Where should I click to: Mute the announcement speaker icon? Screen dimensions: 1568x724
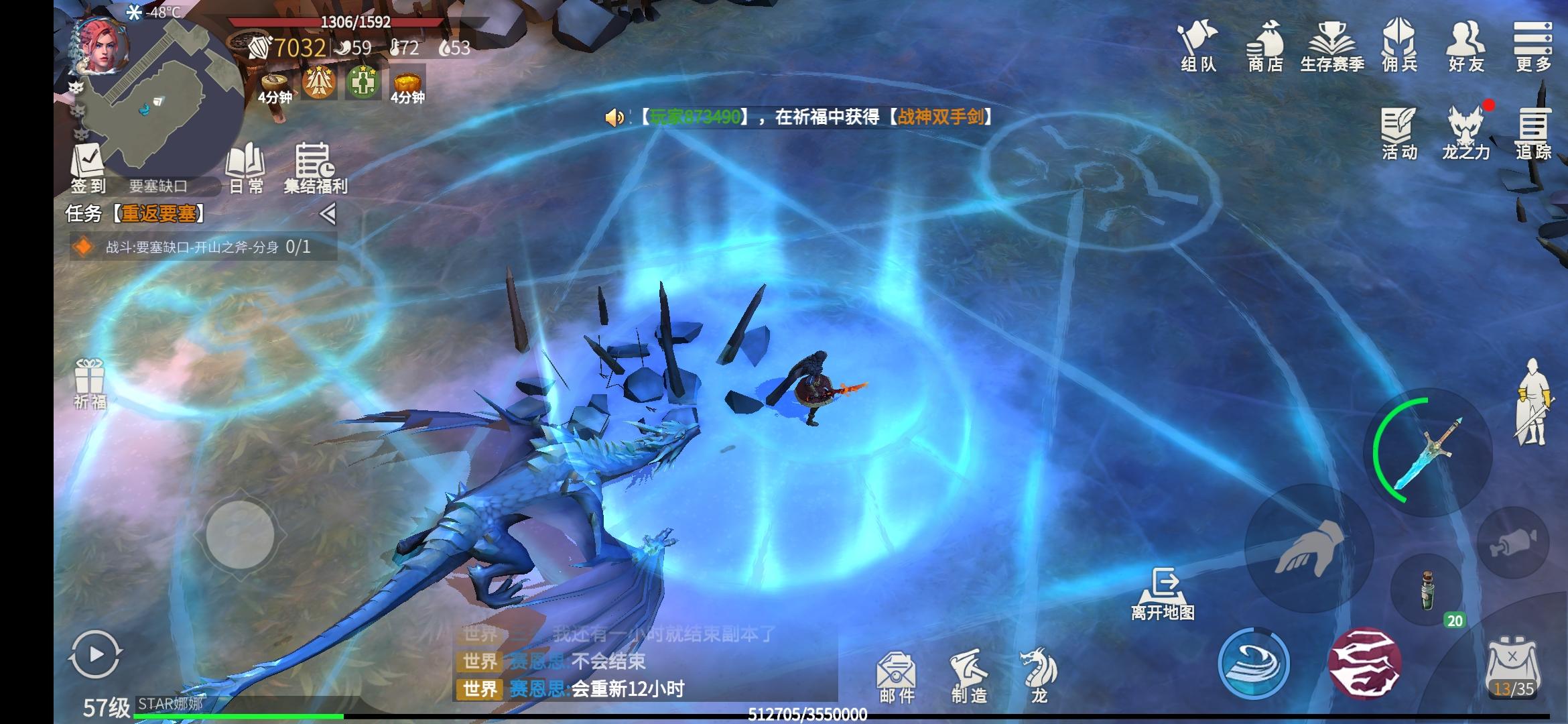pos(614,117)
